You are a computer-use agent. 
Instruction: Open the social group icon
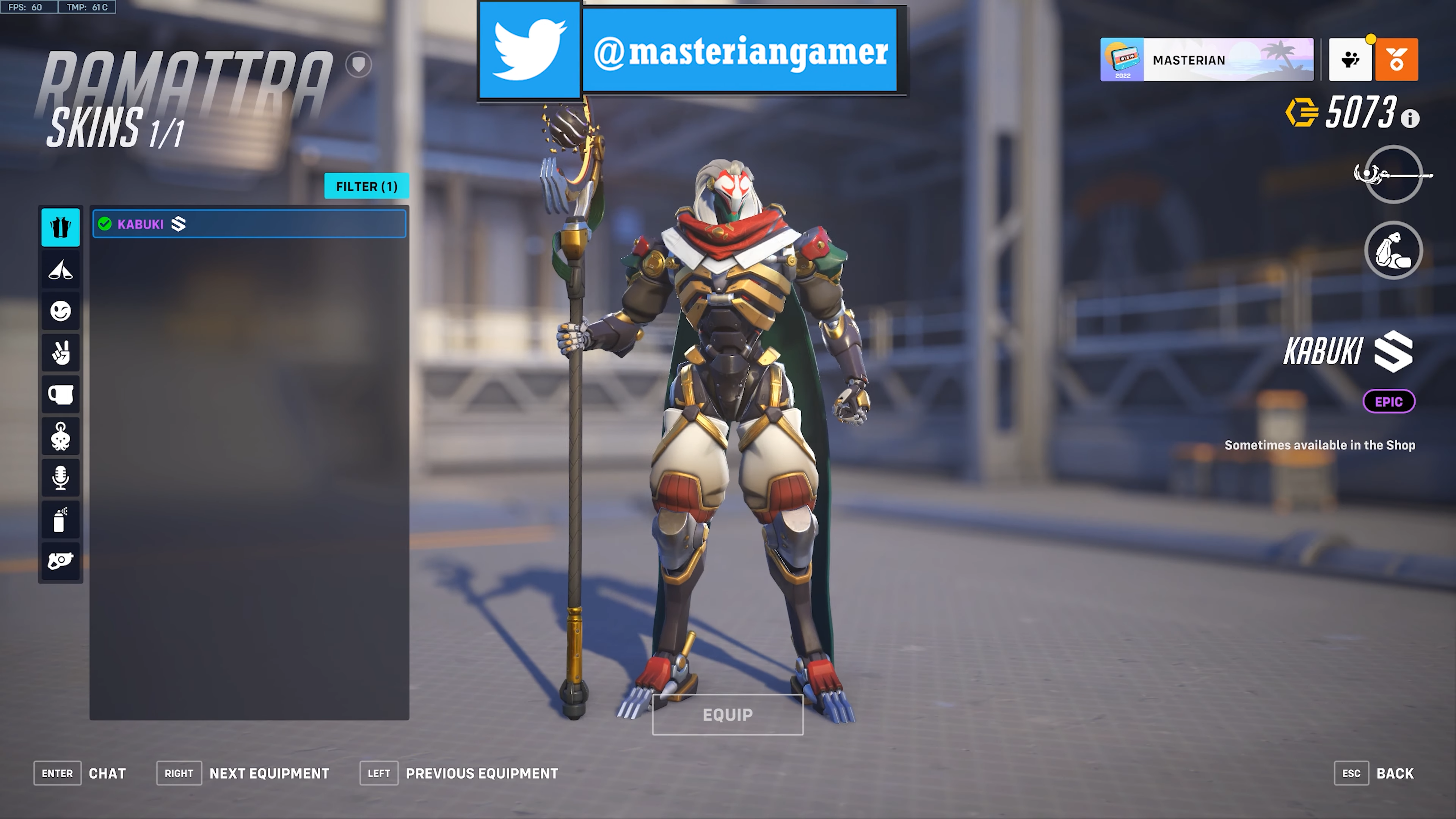tap(1350, 60)
